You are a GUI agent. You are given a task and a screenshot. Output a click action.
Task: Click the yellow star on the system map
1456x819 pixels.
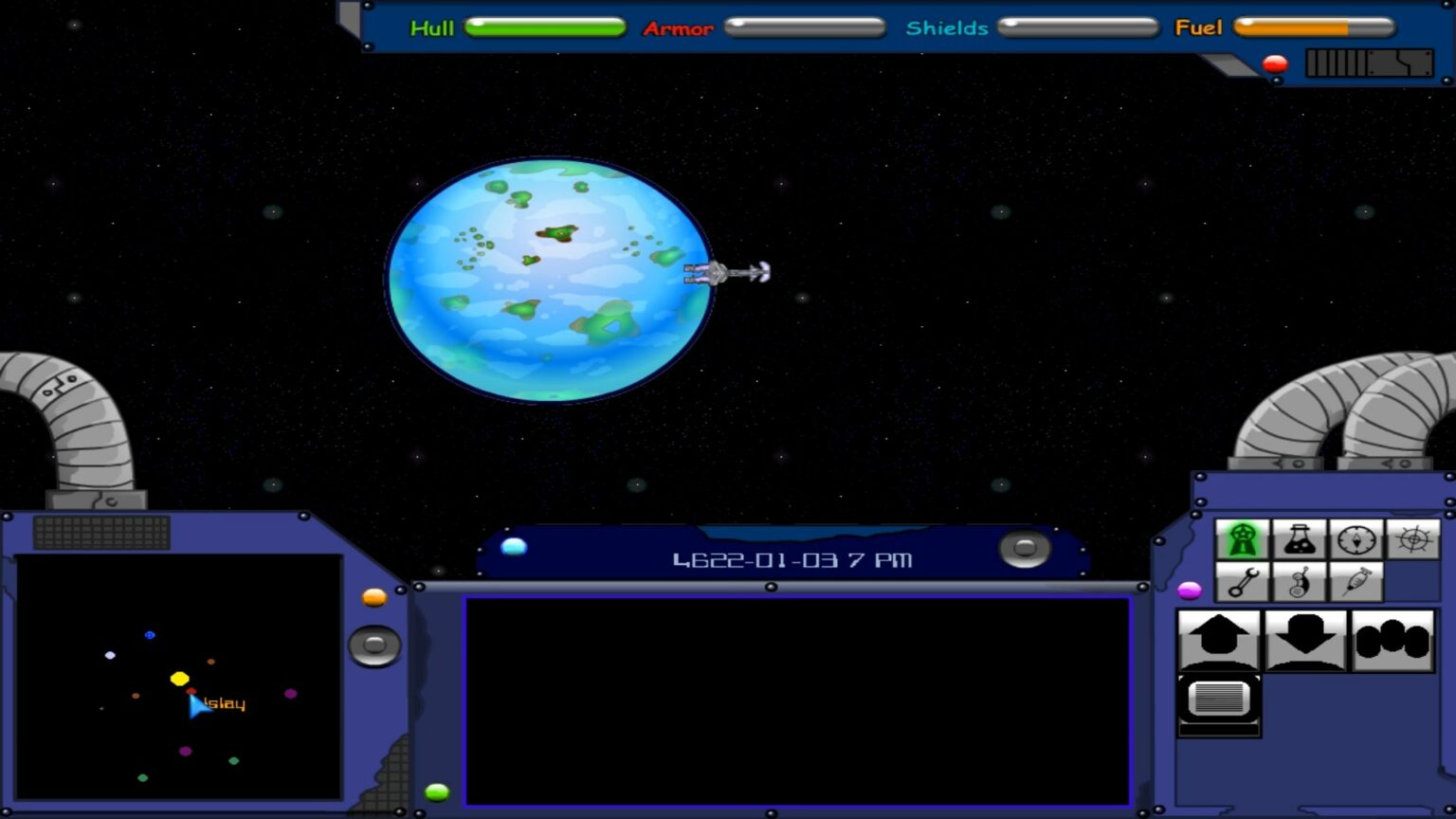click(178, 679)
